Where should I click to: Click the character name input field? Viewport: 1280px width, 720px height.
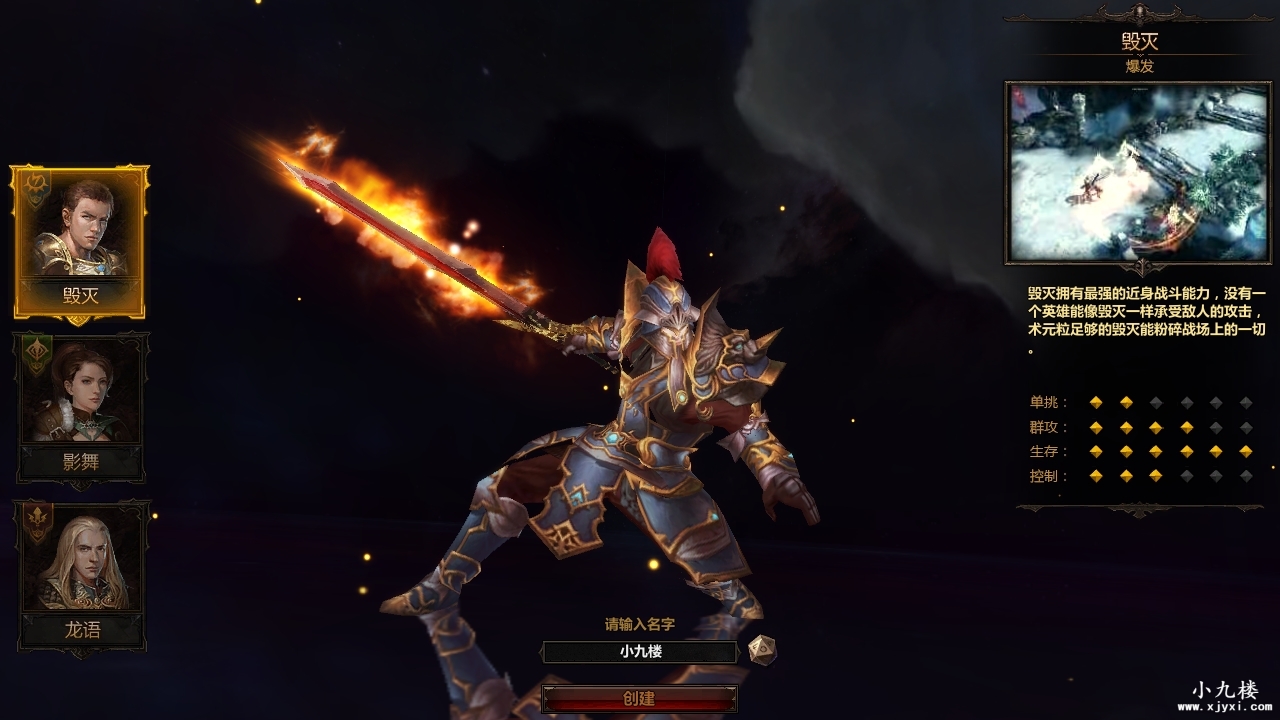[640, 652]
